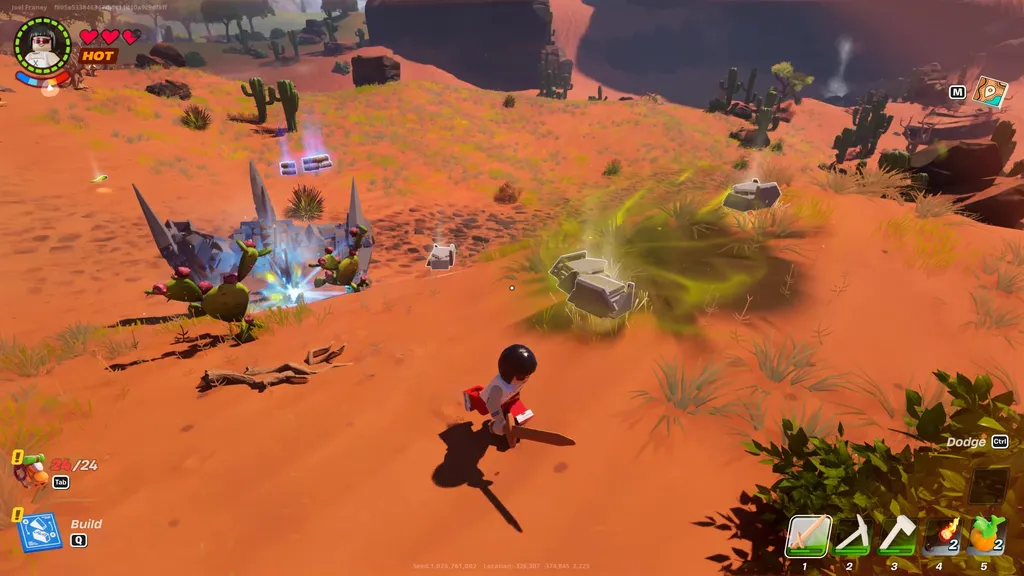Image resolution: width=1024 pixels, height=576 pixels.
Task: Select the axe hotbar slot
Action: tap(896, 535)
